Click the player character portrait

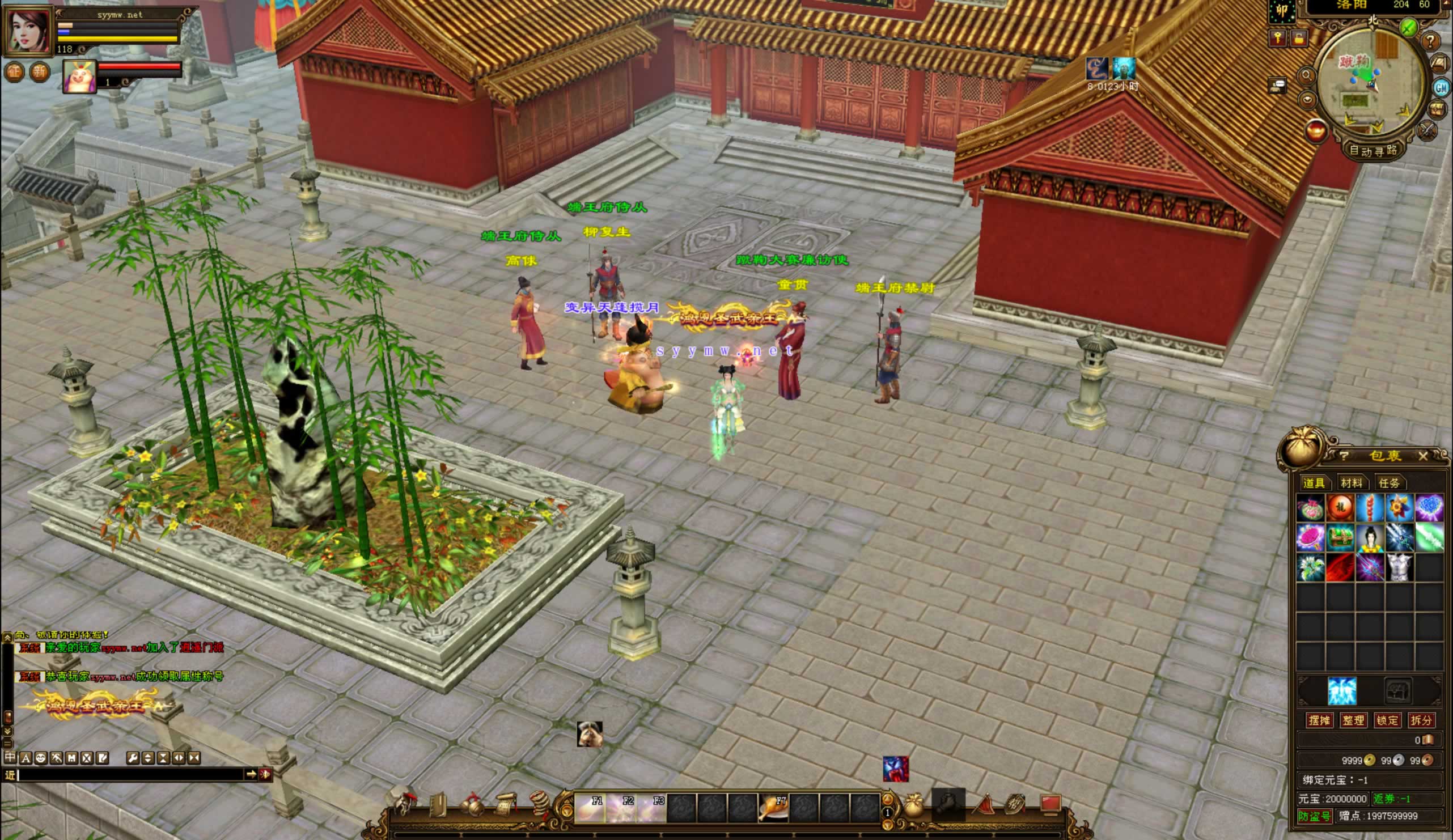[27, 30]
